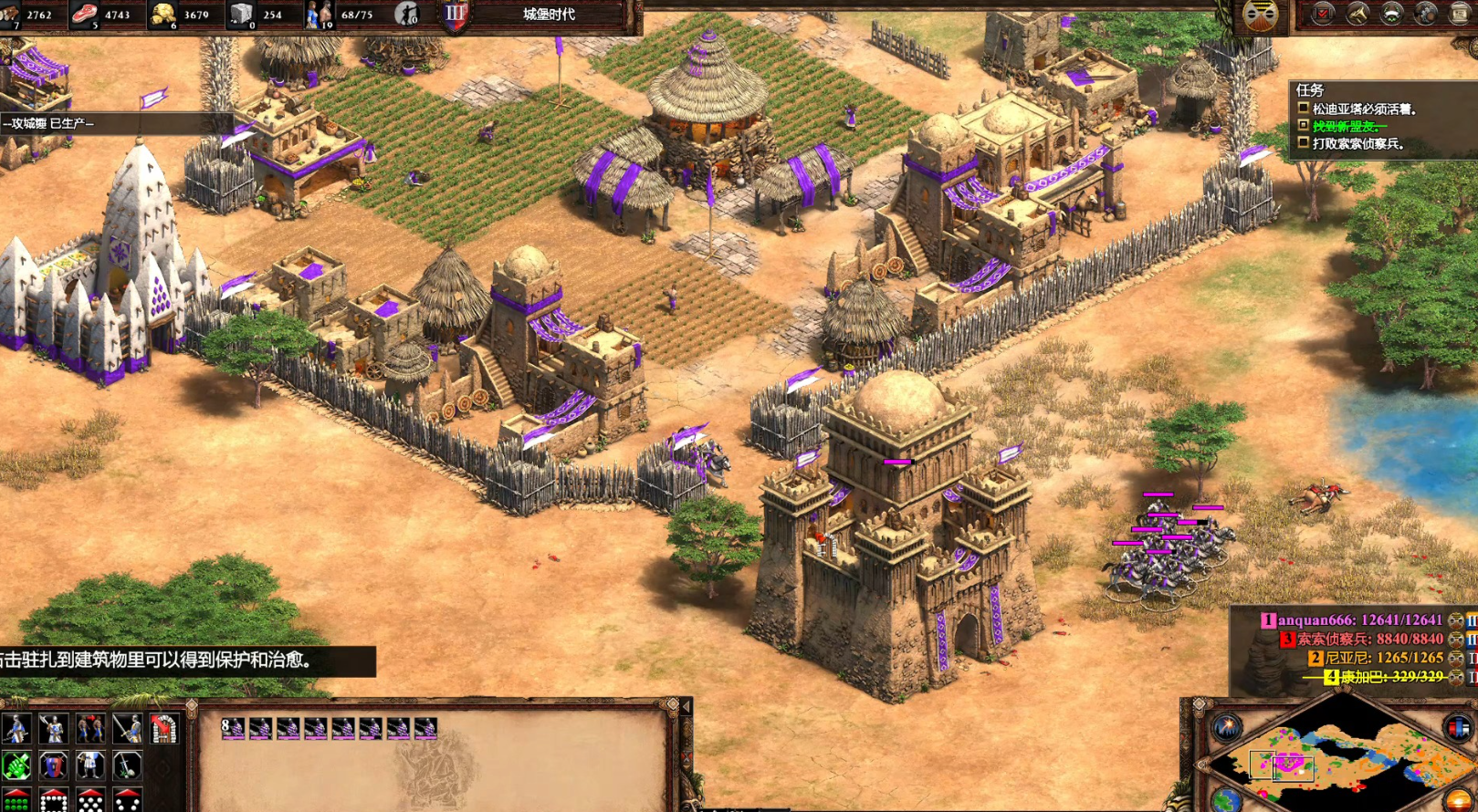Click the Castle Age emblem
The height and width of the screenshot is (812, 1478).
[x=455, y=15]
